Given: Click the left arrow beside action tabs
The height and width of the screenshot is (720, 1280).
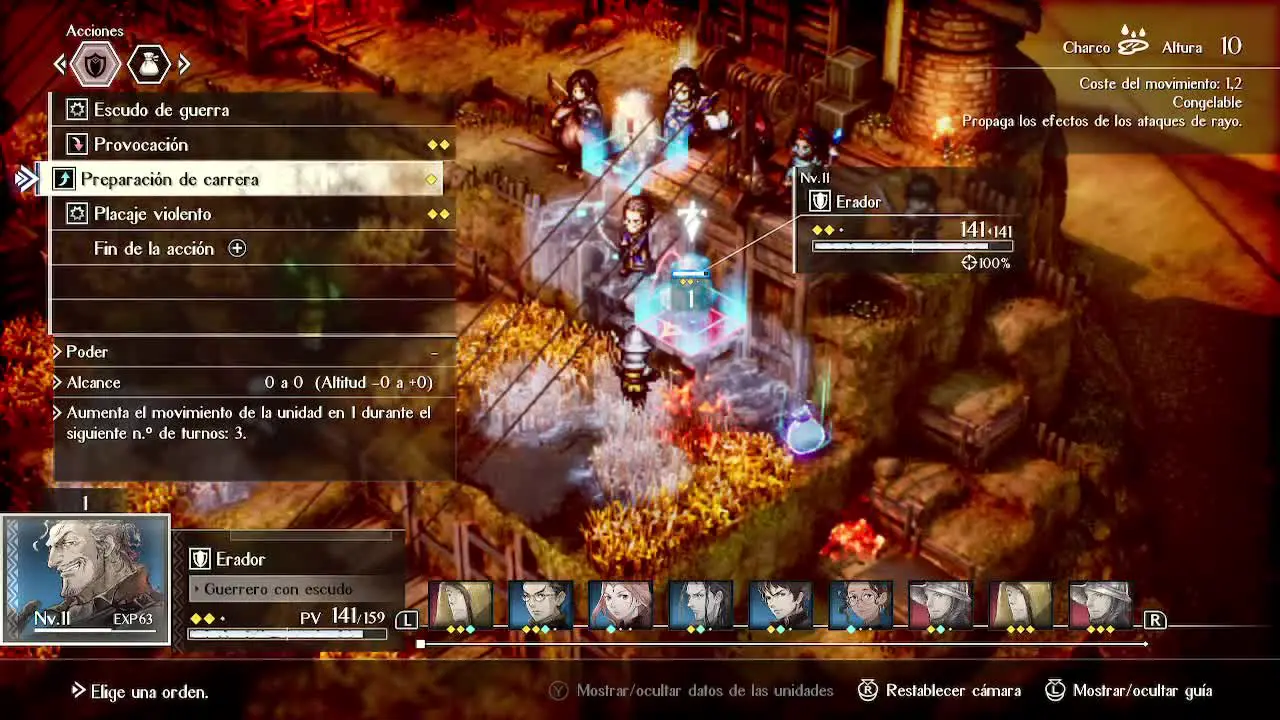Looking at the screenshot, I should [60, 66].
